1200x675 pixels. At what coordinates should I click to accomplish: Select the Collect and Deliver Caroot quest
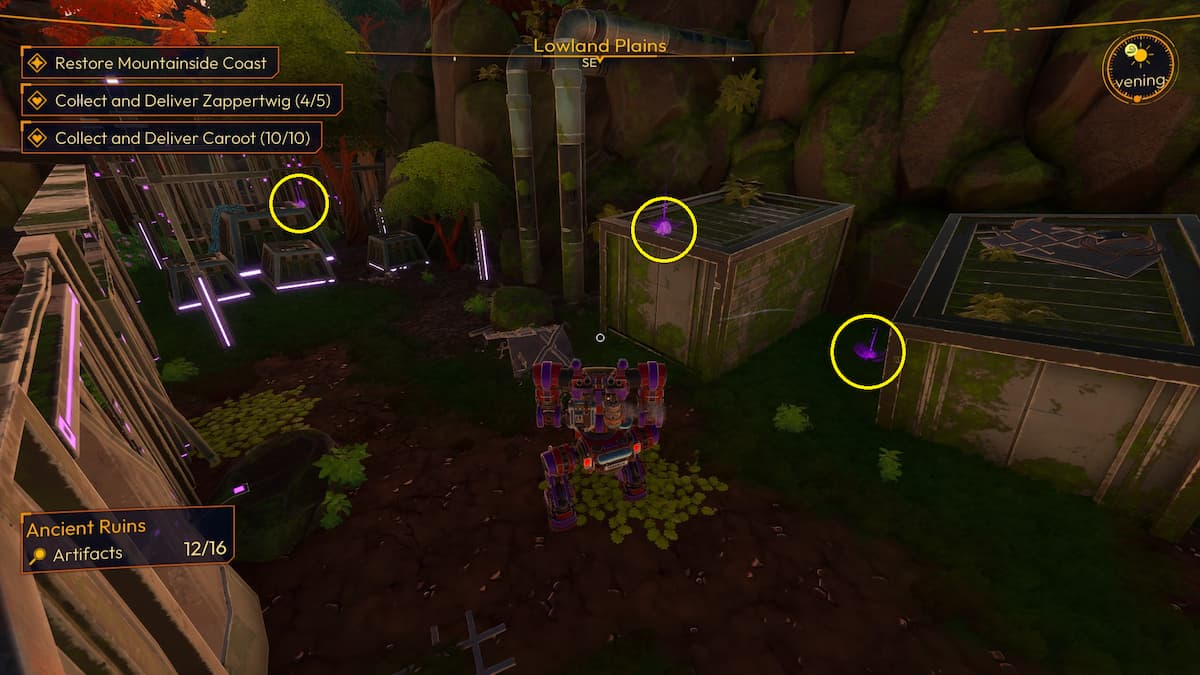[170, 137]
